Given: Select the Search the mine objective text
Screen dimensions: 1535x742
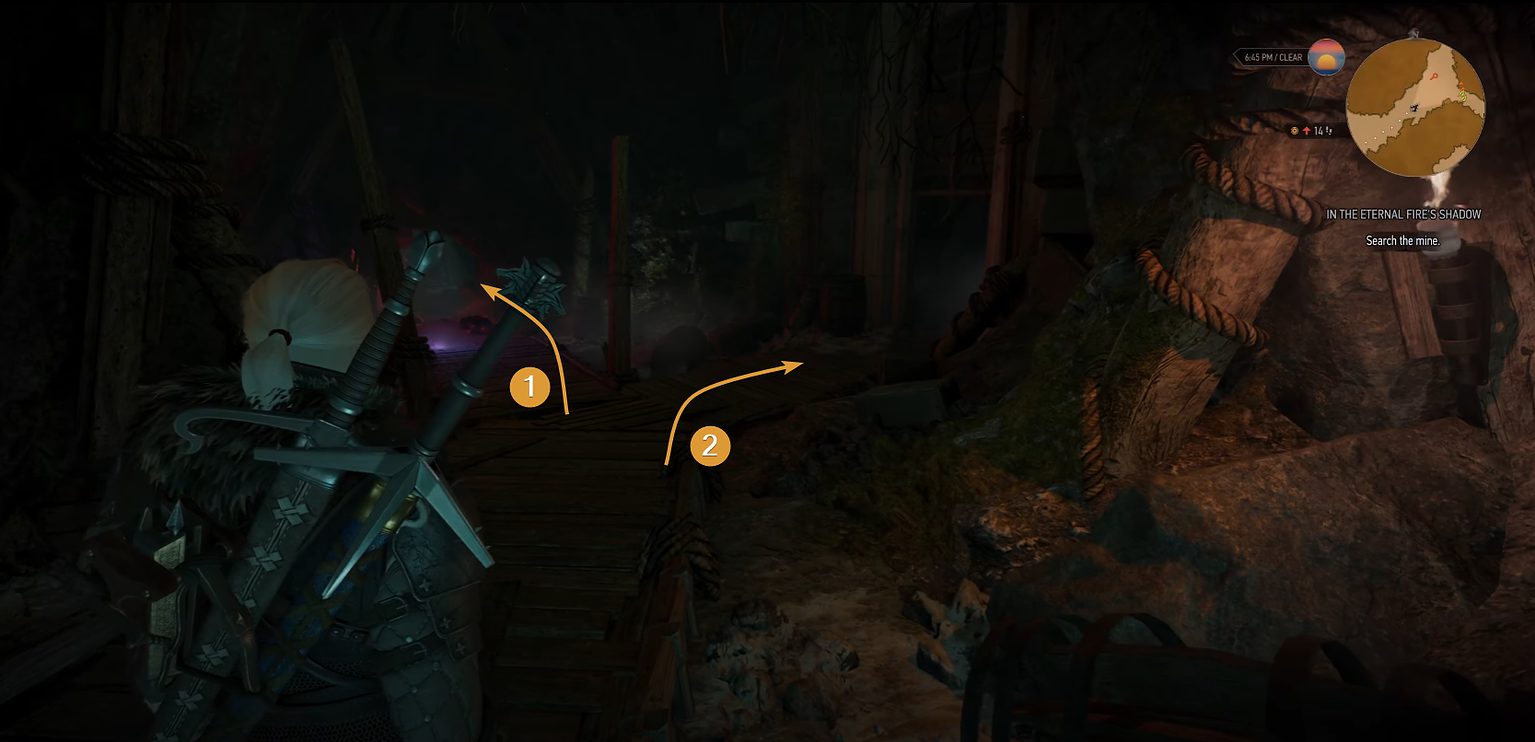Looking at the screenshot, I should [1403, 241].
